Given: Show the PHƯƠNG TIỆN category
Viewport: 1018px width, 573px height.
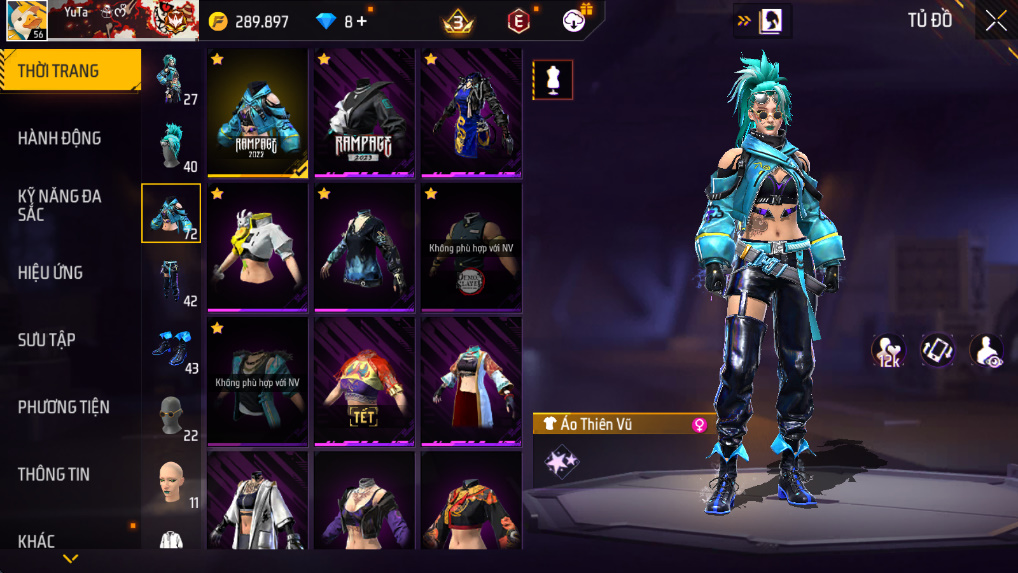Looking at the screenshot, I should pos(64,407).
